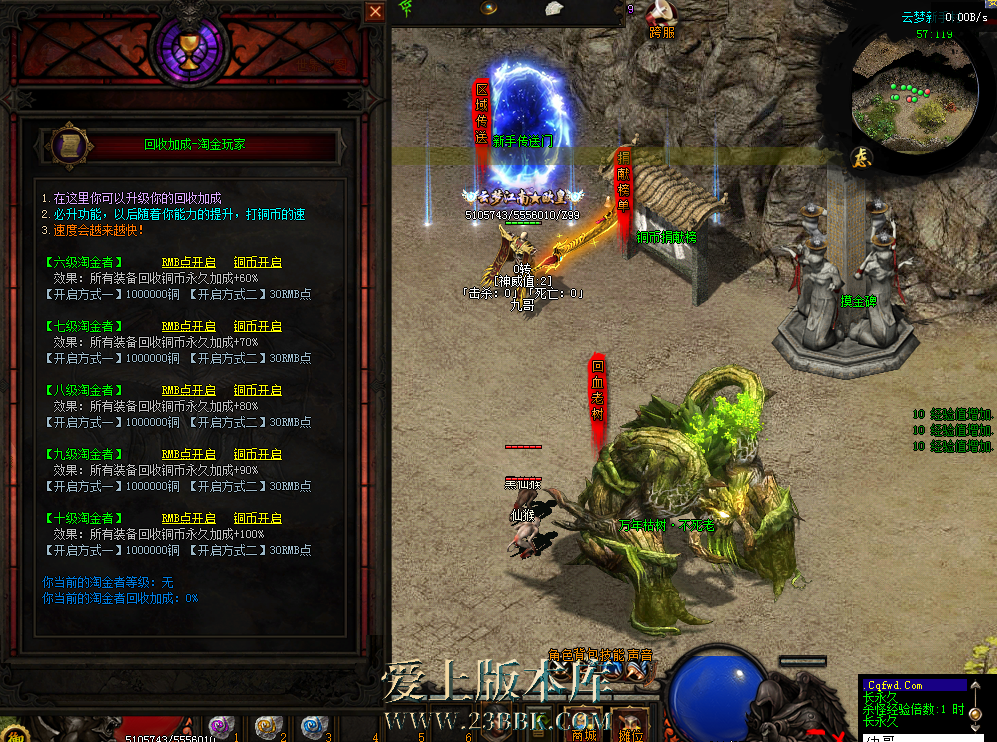Open level six gold digger with copper coins
997x742 pixels.
[x=258, y=263]
